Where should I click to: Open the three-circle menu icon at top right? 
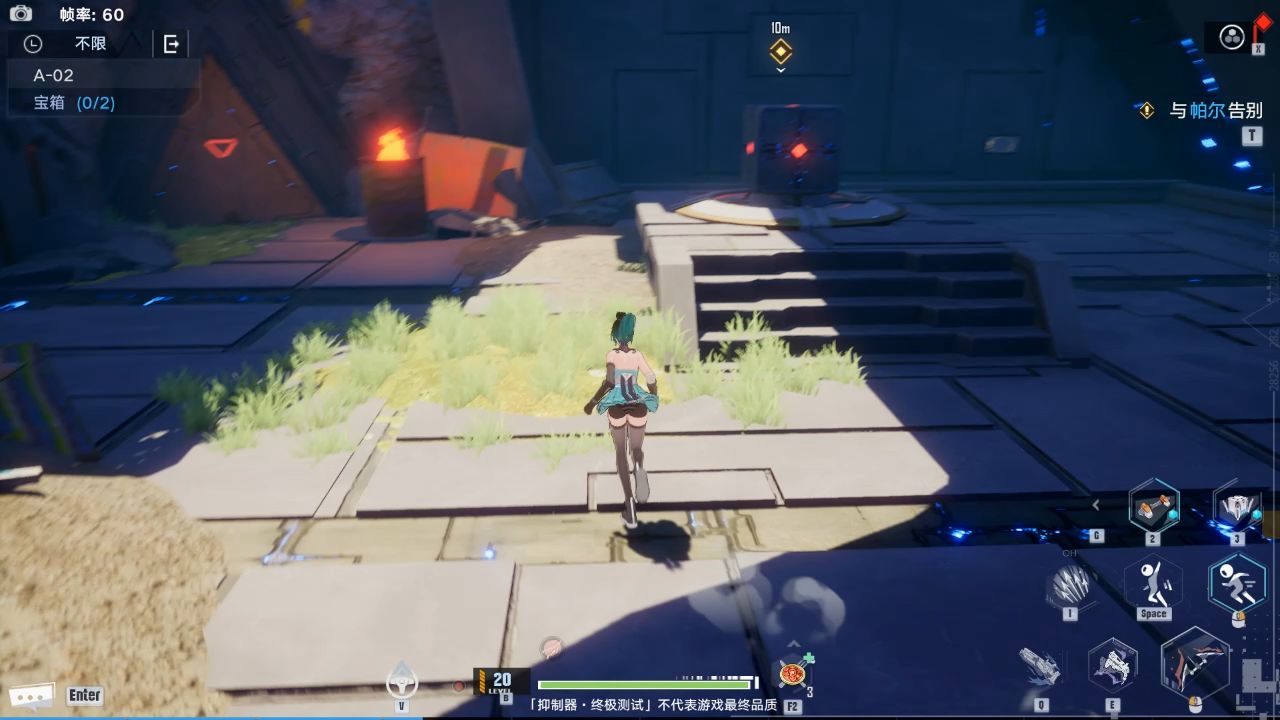pyautogui.click(x=1232, y=37)
